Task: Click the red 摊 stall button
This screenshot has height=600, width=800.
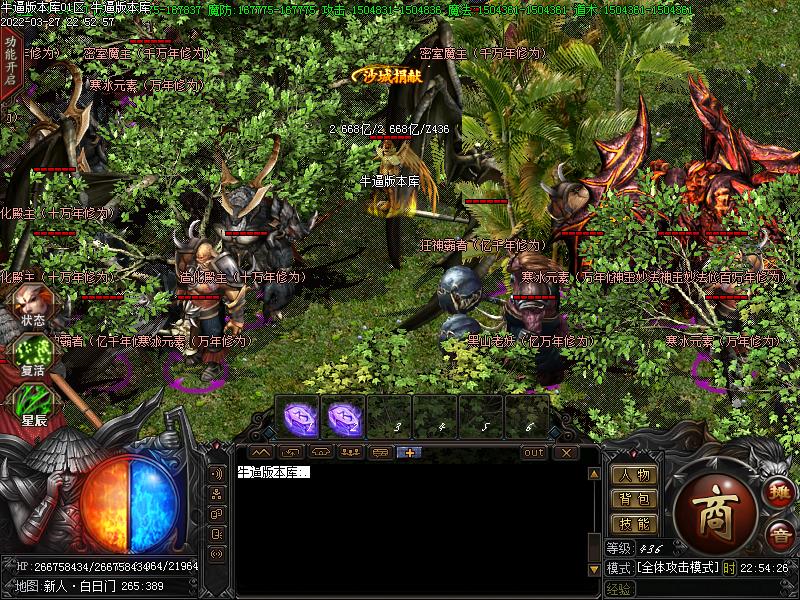Action: click(x=779, y=492)
